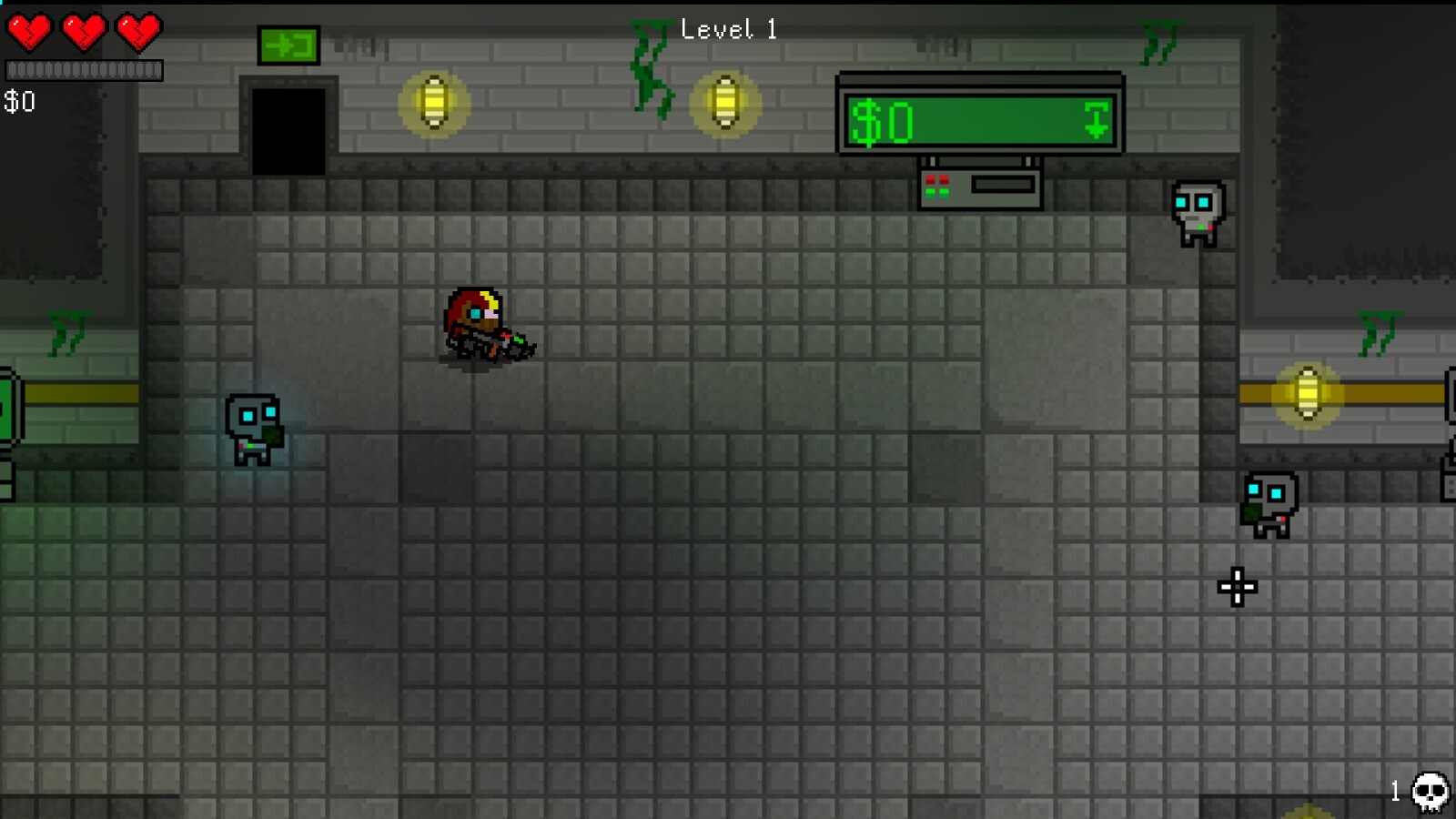Click the Level 1 title text
The height and width of the screenshot is (819, 1456).
click(728, 29)
